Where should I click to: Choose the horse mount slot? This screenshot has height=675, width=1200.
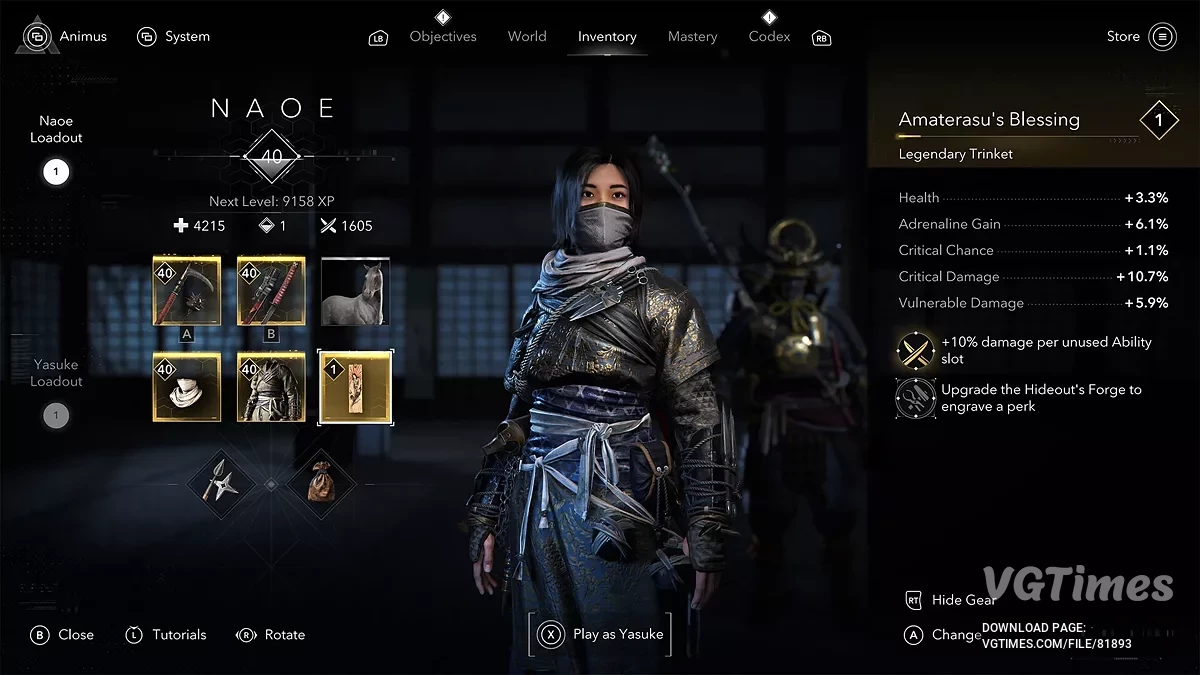(355, 291)
